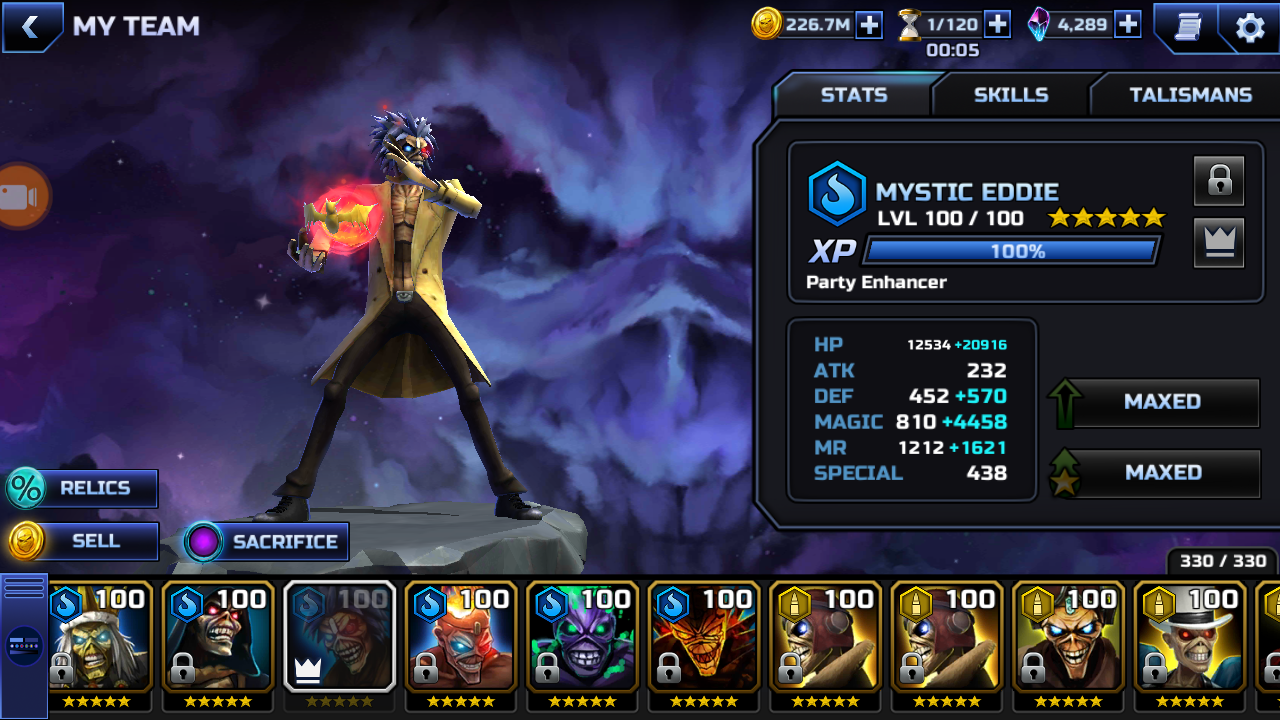Click the video camera record icon
Screen dimensions: 1280x720
pyautogui.click(x=20, y=197)
